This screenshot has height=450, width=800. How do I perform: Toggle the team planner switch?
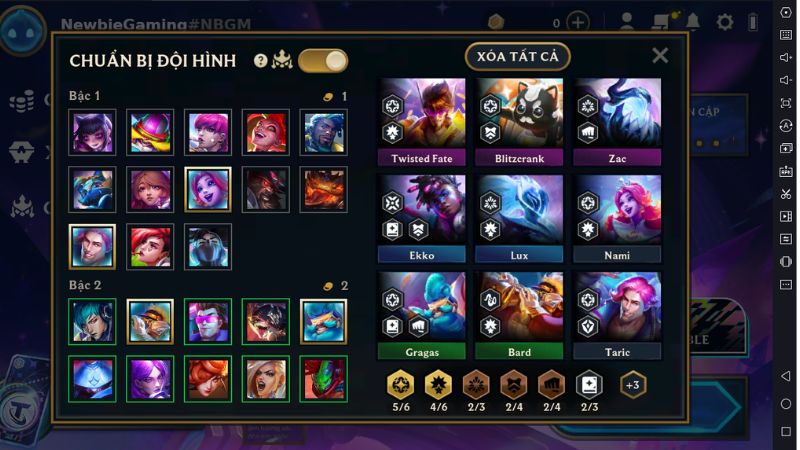323,61
